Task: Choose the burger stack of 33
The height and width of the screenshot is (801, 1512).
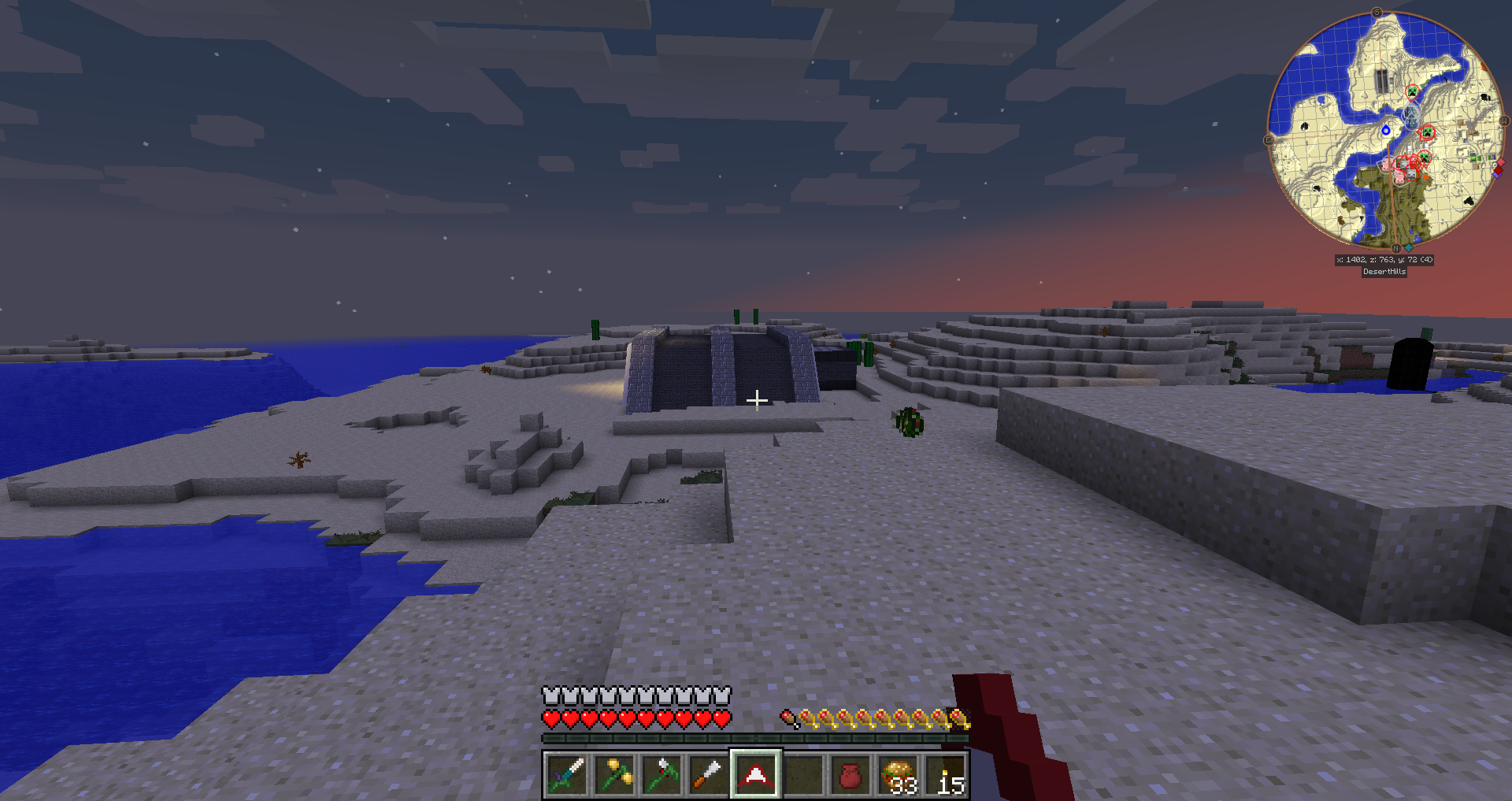Action: pyautogui.click(x=899, y=775)
